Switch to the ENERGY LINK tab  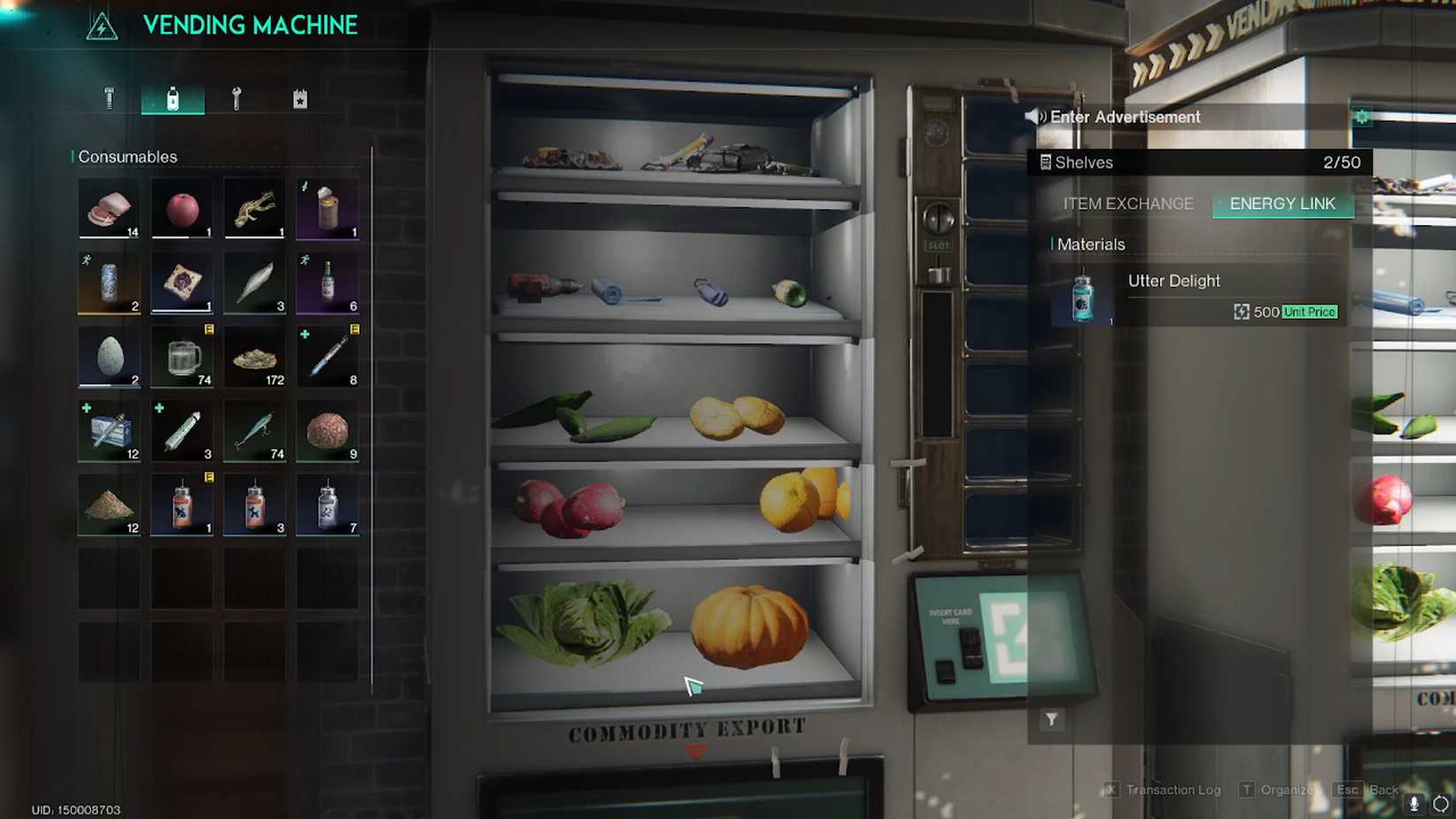coord(1282,204)
